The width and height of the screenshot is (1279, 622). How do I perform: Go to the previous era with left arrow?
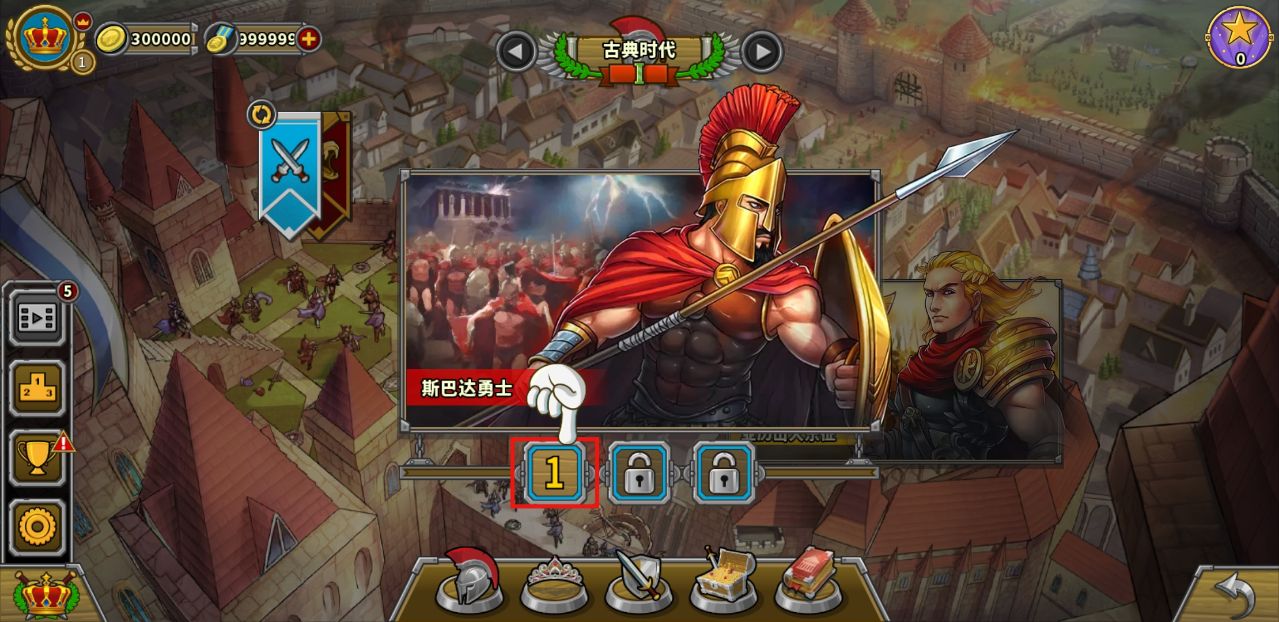[x=517, y=51]
